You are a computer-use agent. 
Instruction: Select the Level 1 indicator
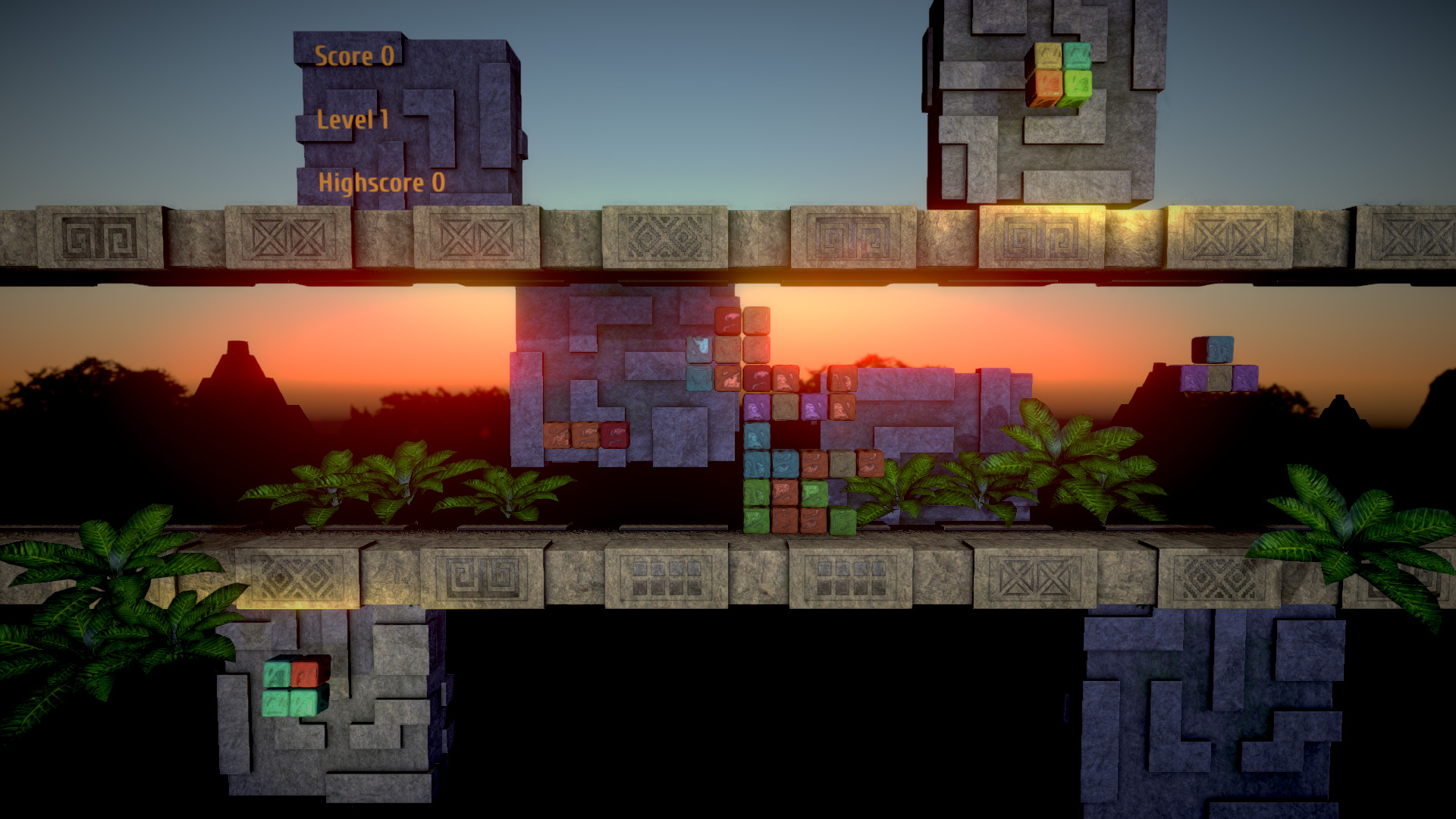[353, 118]
